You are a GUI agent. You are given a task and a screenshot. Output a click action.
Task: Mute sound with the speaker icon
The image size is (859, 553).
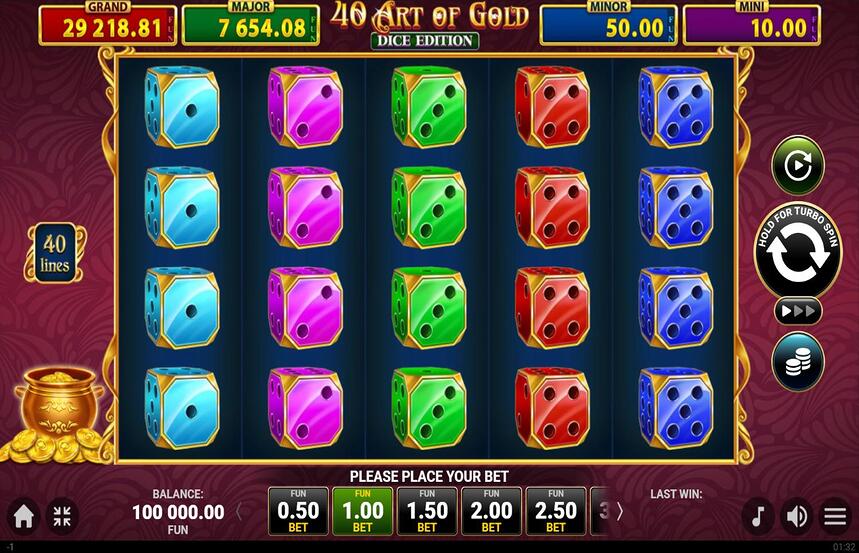click(x=796, y=516)
